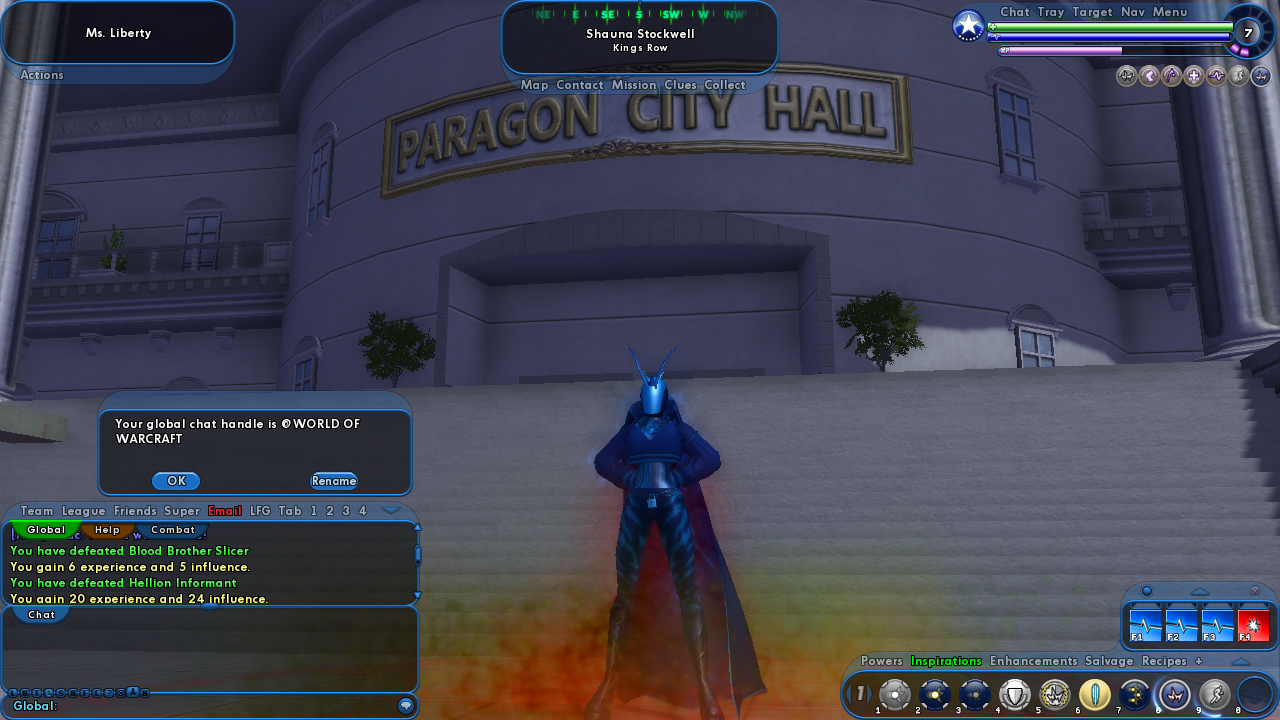Open the Nav window option
1280x720 pixels.
(1133, 12)
